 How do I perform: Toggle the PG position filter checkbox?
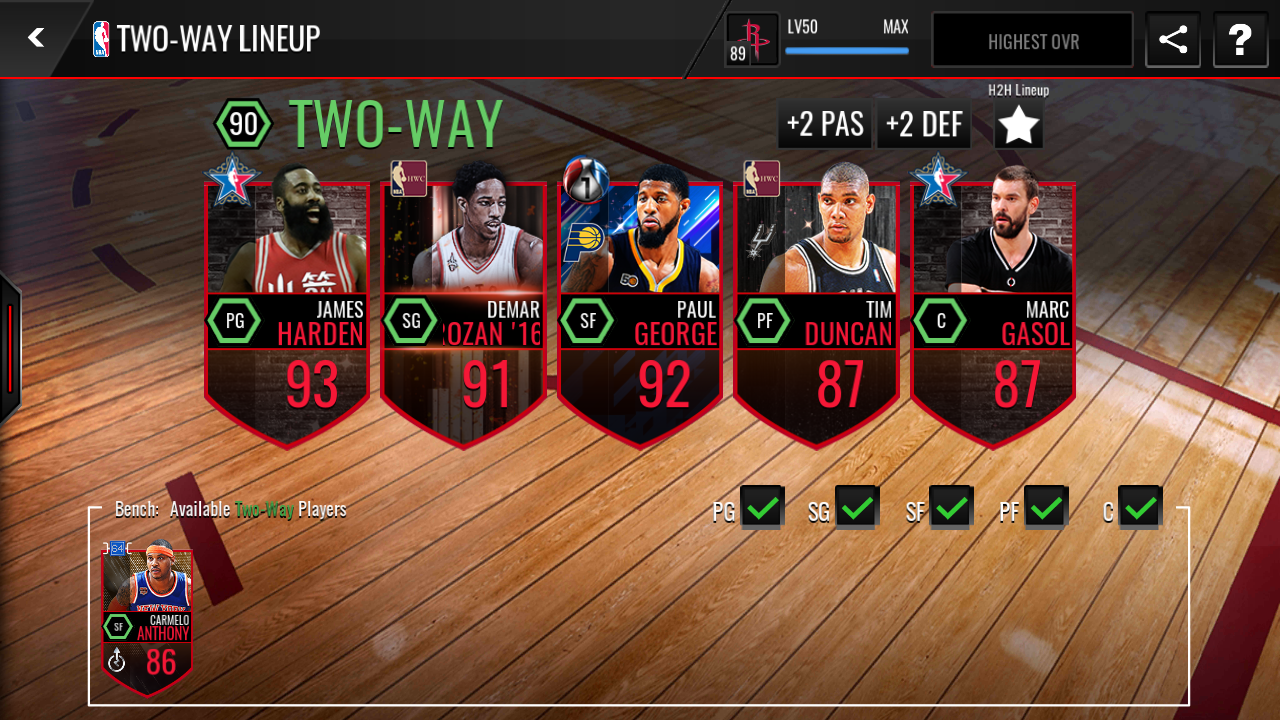(762, 508)
